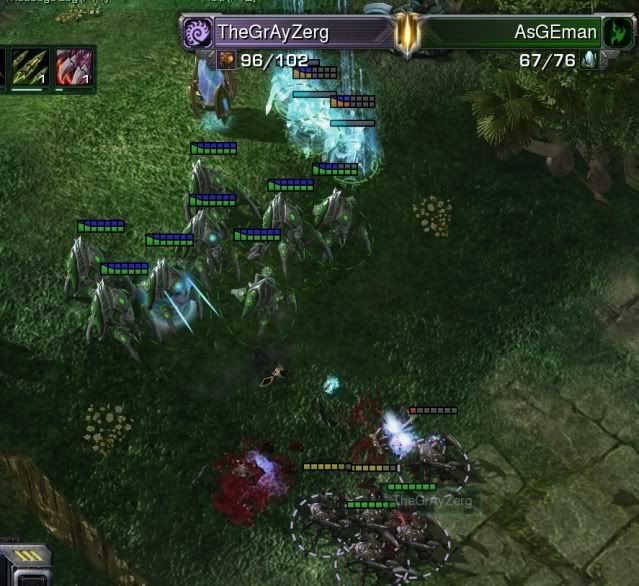This screenshot has width=639, height=586.
Task: Select the red claw melee upgrade icon
Action: point(74,69)
